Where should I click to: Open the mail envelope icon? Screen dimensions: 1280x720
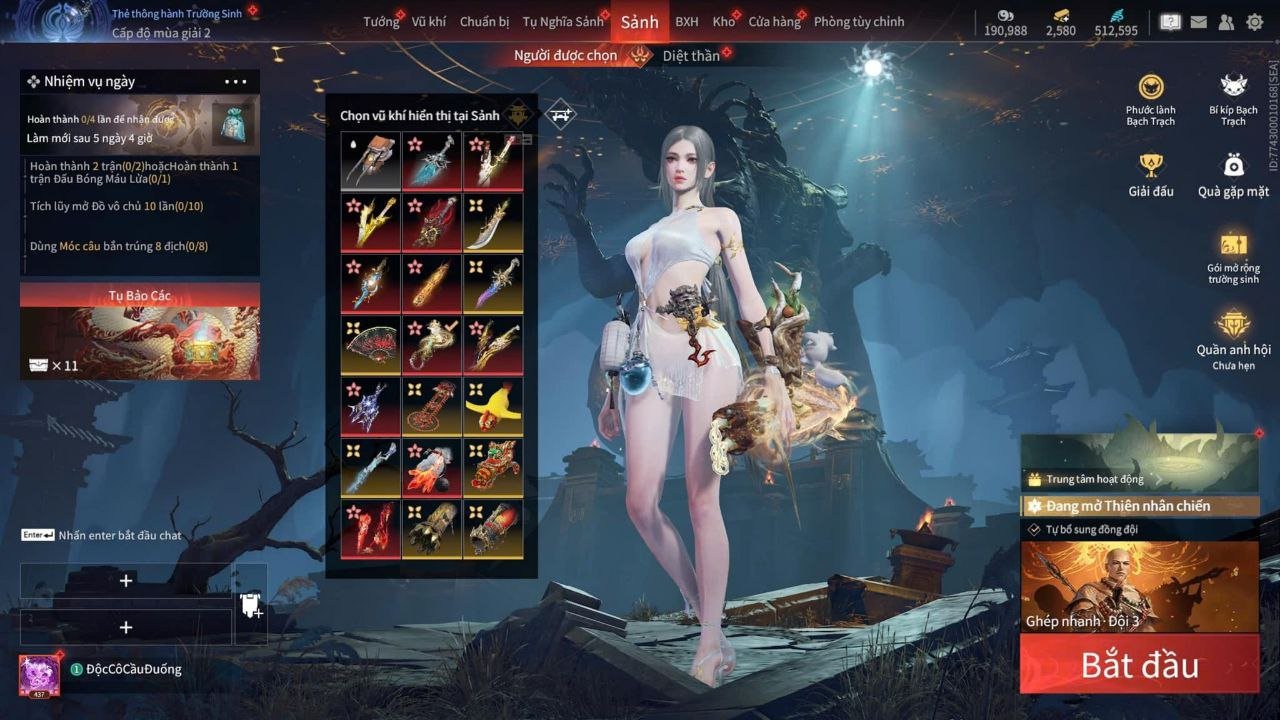coord(1198,22)
